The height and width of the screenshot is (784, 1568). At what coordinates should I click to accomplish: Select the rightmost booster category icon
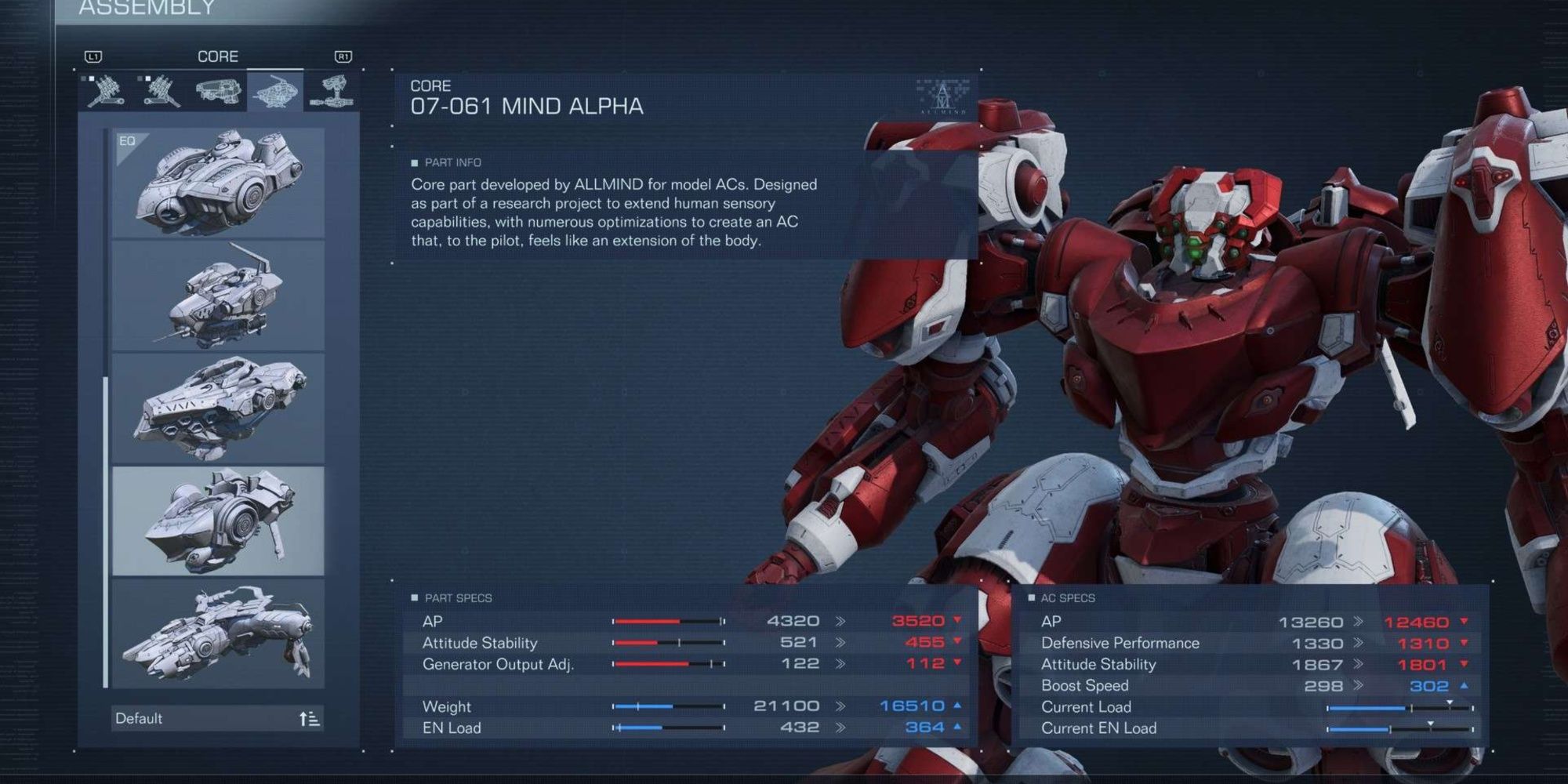[337, 89]
